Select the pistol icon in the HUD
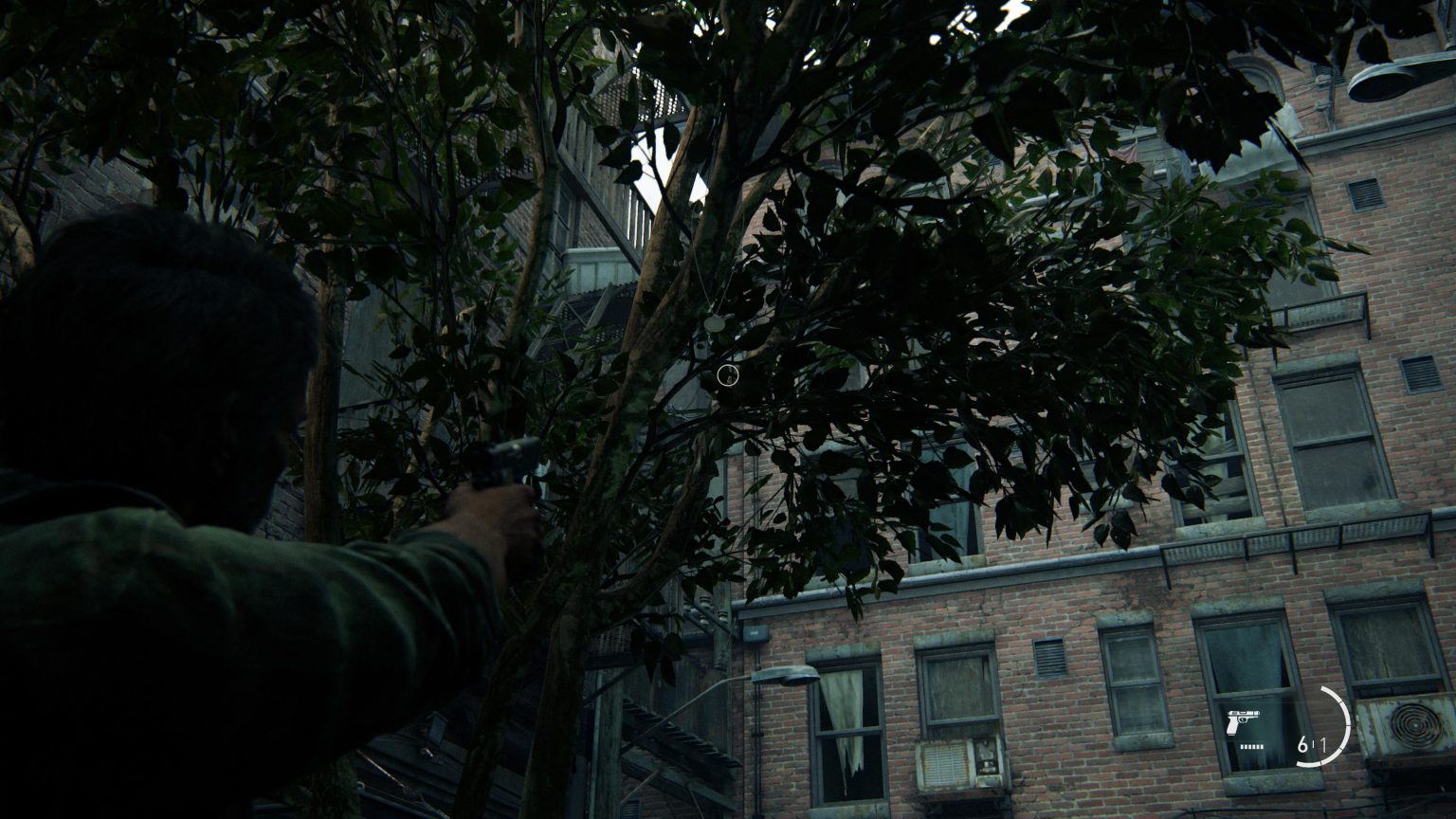The height and width of the screenshot is (819, 1456). click(1243, 722)
